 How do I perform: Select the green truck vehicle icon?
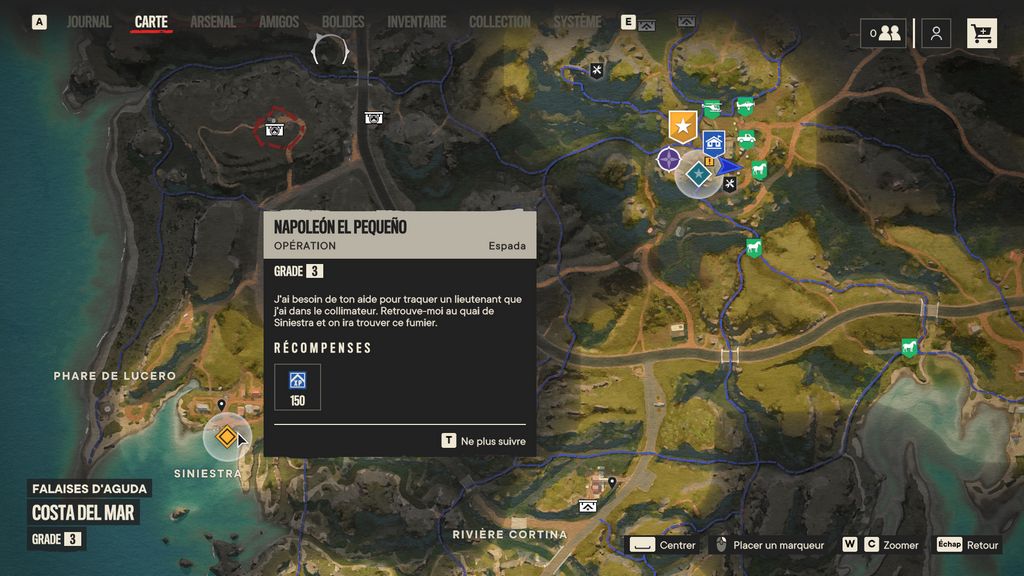(746, 139)
